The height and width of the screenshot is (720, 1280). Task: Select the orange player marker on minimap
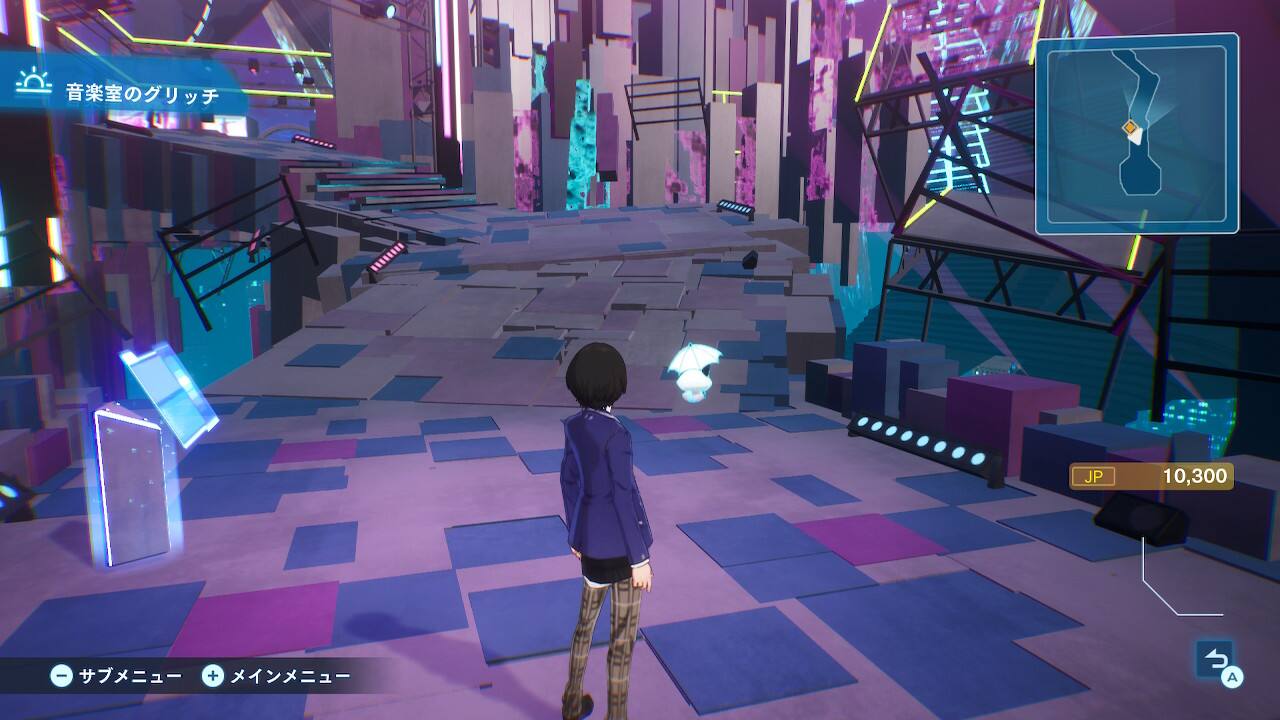coord(1130,127)
